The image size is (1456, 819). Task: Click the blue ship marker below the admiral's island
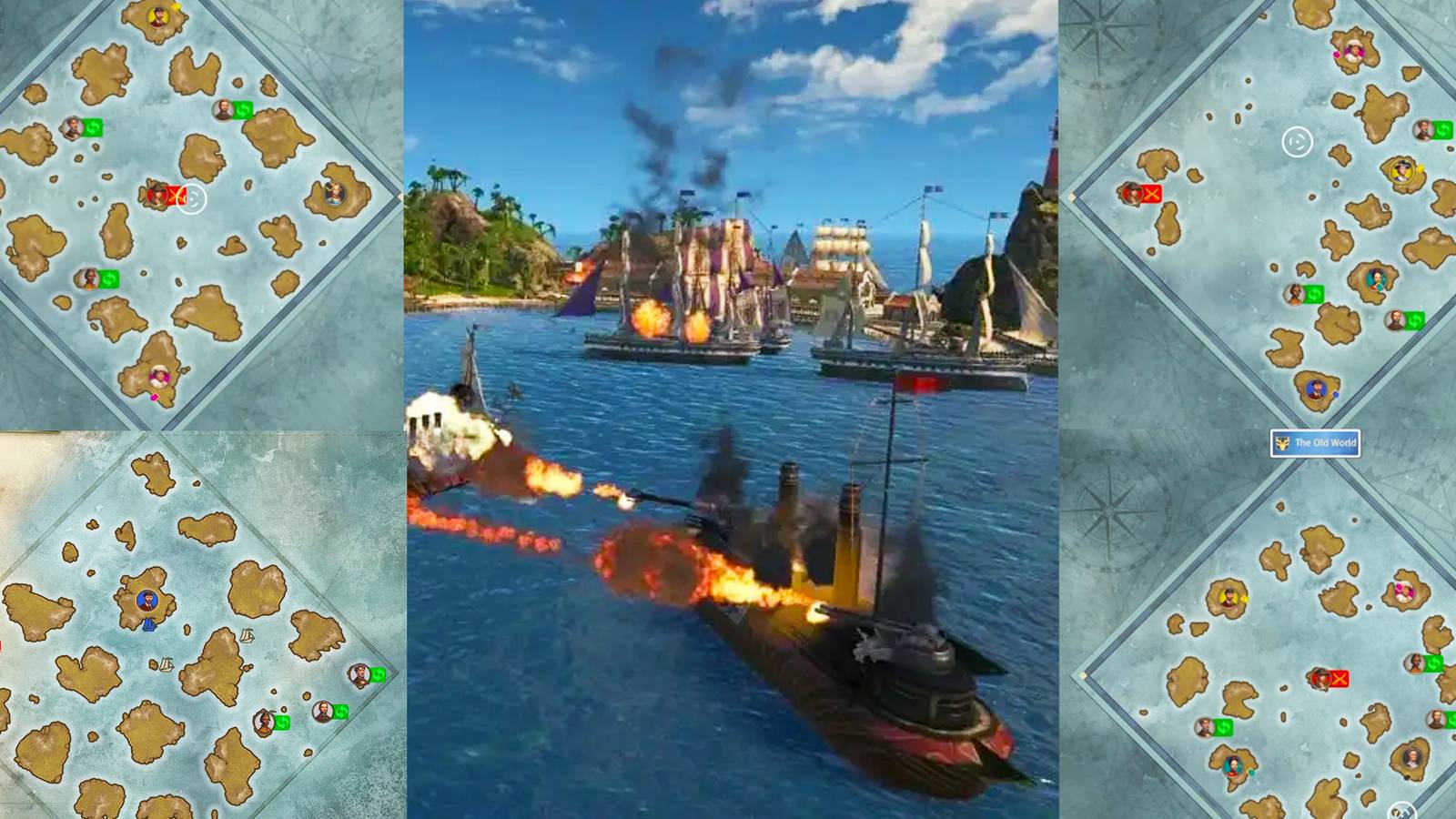[x=150, y=624]
